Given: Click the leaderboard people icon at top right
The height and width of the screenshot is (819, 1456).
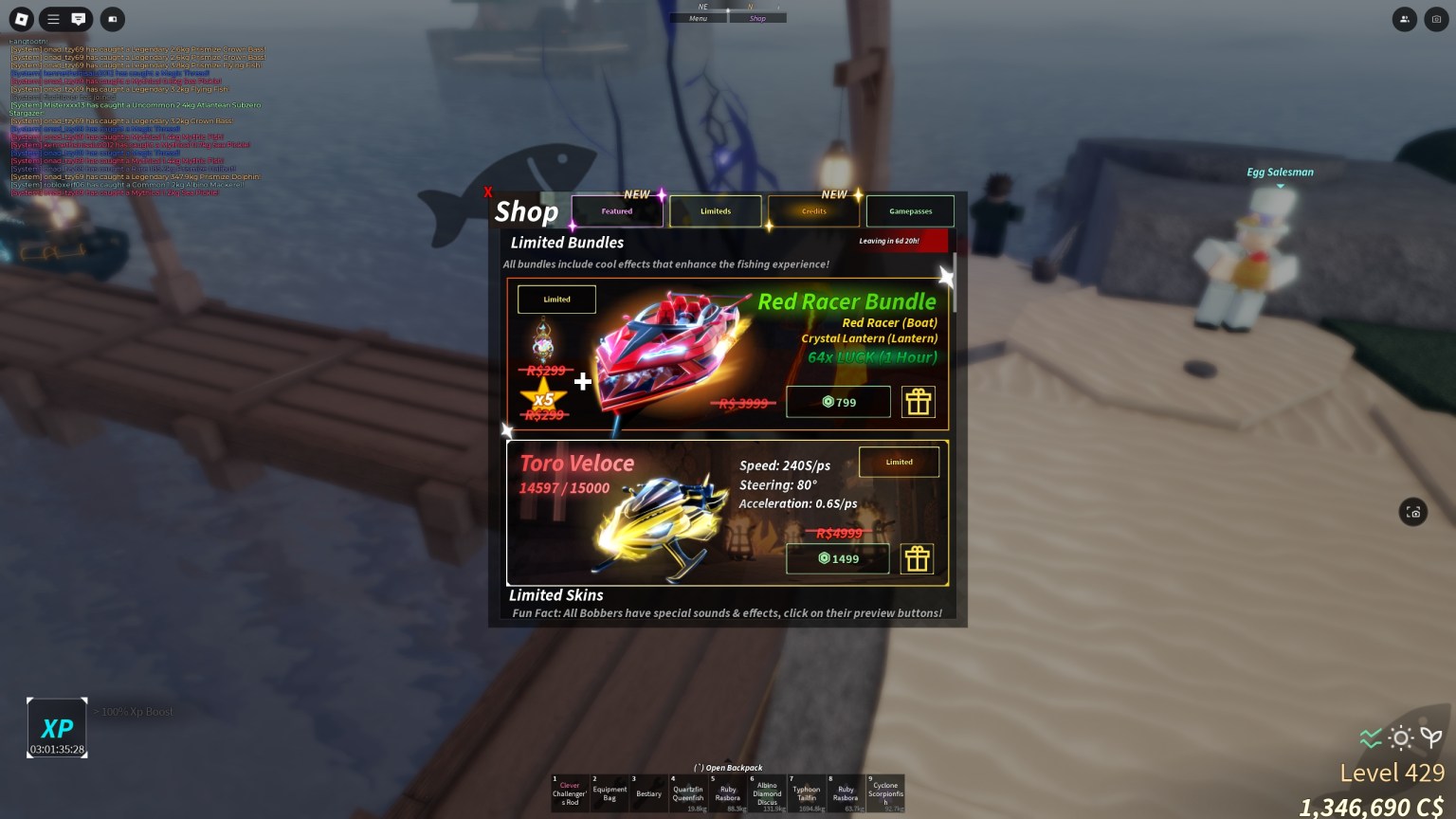Looking at the screenshot, I should click(1404, 19).
